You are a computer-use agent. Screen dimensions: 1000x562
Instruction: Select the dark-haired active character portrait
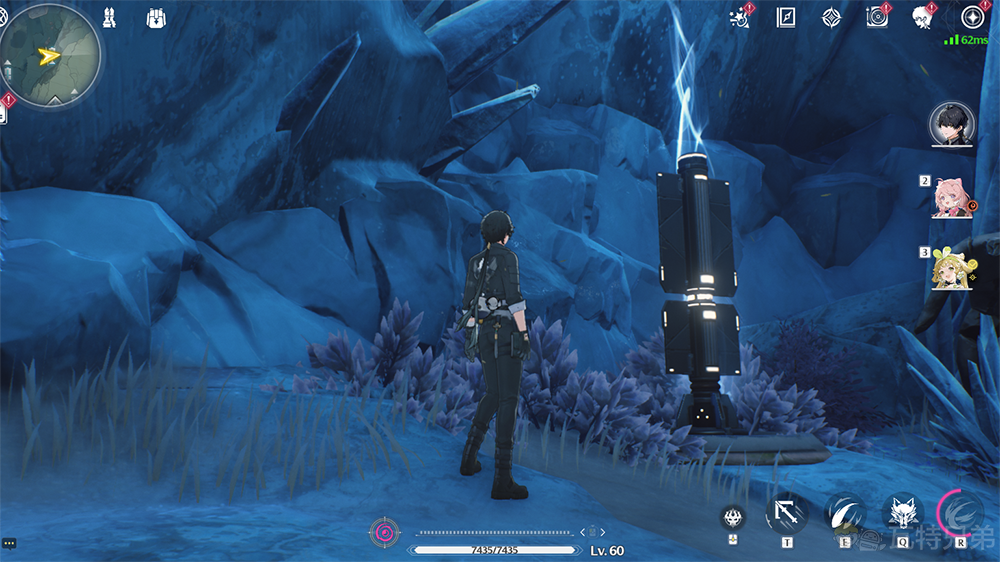pyautogui.click(x=951, y=124)
